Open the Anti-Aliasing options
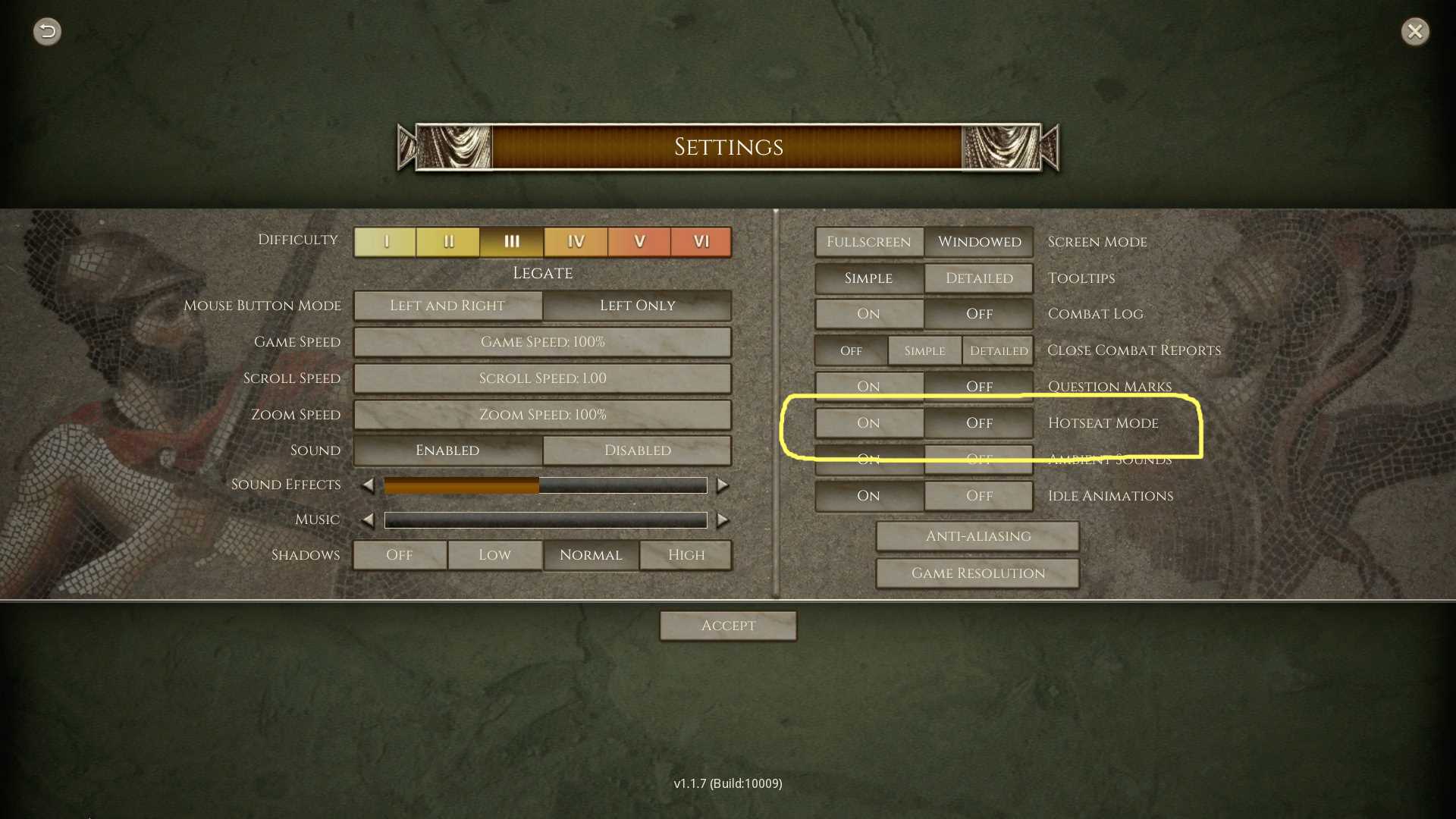This screenshot has width=1456, height=819. 977,536
